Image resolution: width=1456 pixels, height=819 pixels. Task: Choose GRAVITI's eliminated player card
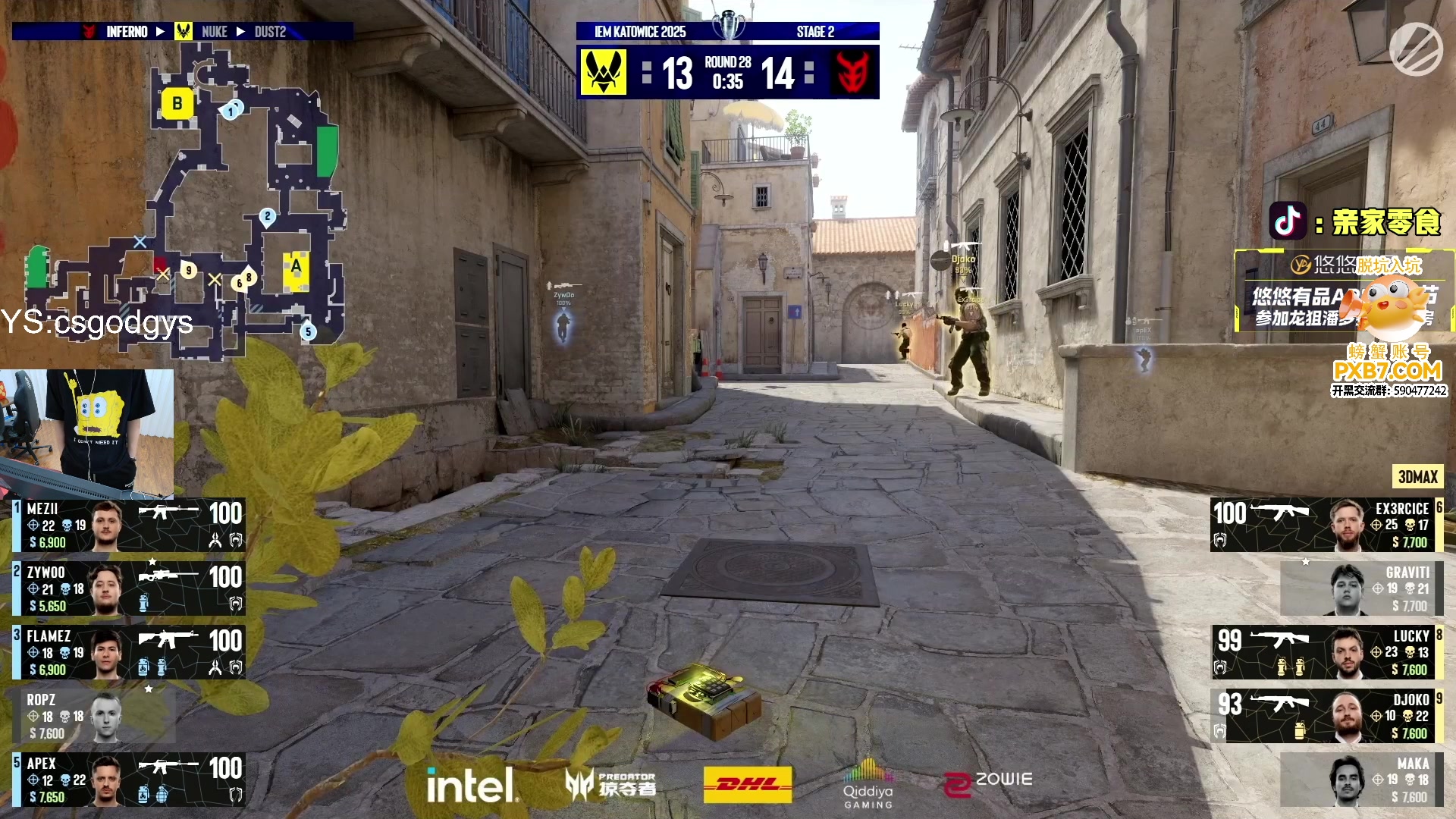(x=1361, y=588)
